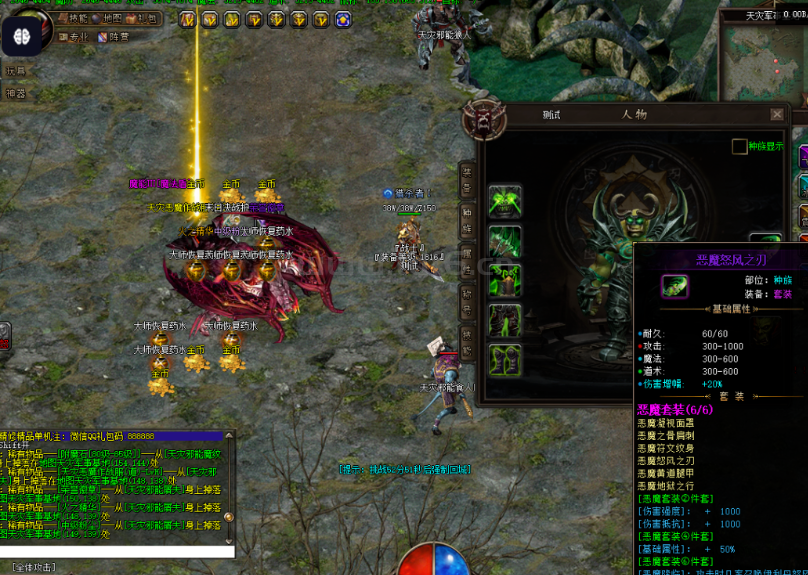Viewport: 808px width, 575px height.
Task: Toggle the 种族显示 checkbox
Action: click(739, 147)
